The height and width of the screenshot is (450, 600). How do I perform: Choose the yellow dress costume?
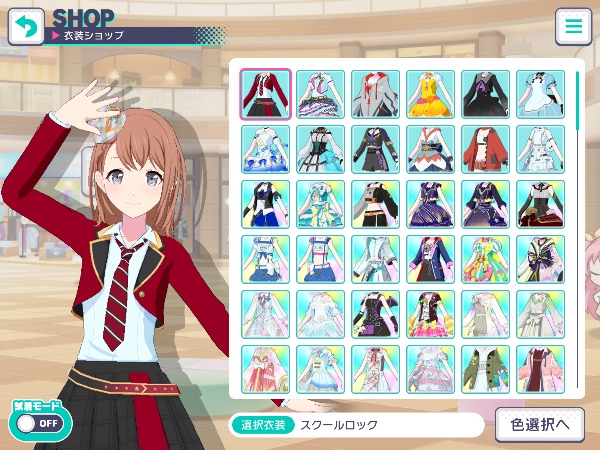coord(431,95)
